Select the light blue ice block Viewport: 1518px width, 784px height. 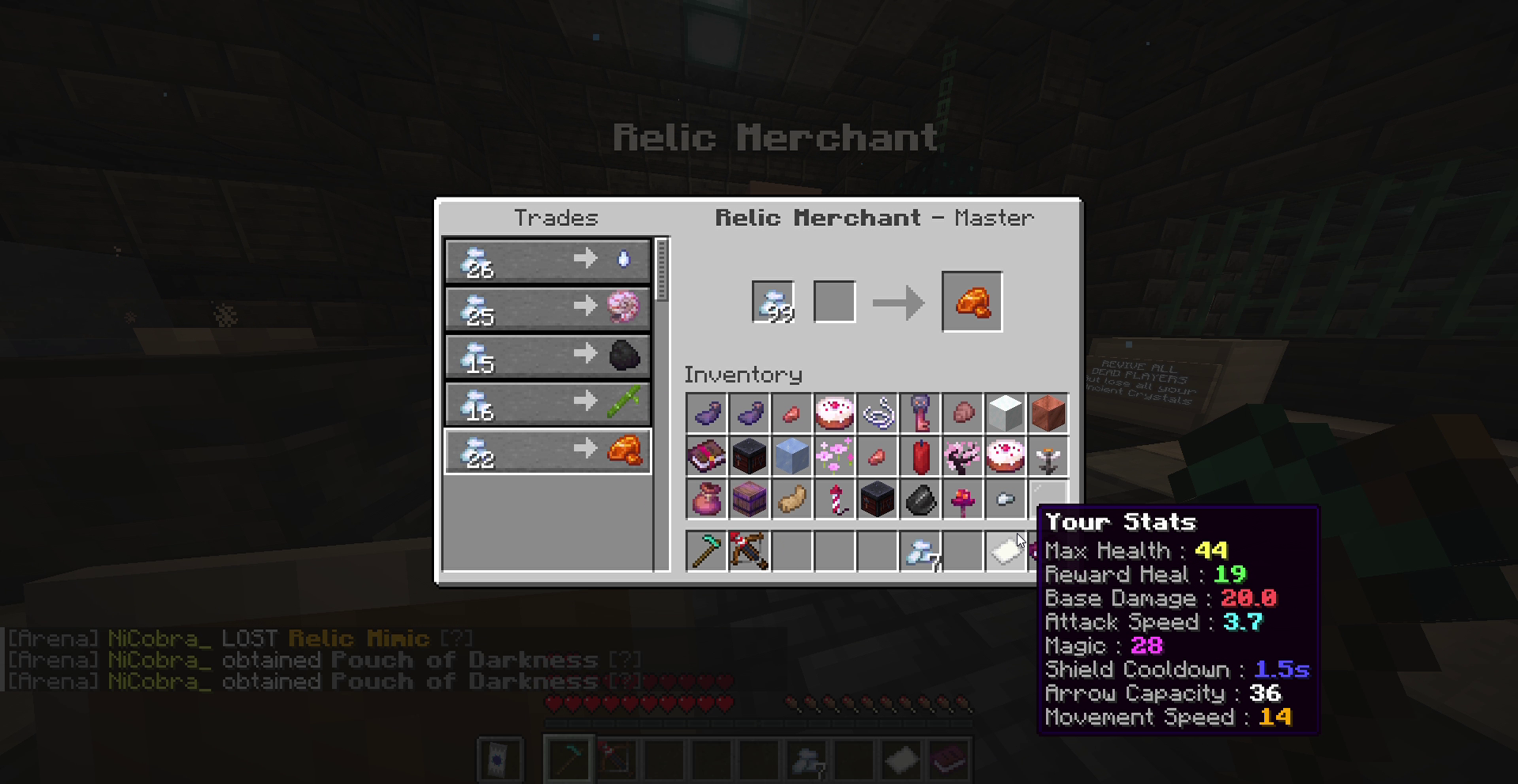tap(791, 456)
